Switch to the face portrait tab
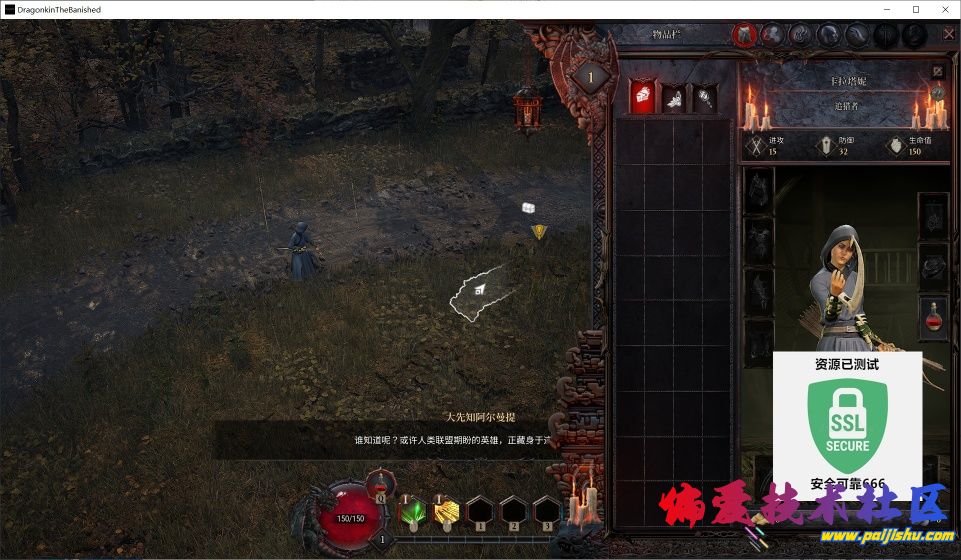This screenshot has height=560, width=961. coord(829,35)
